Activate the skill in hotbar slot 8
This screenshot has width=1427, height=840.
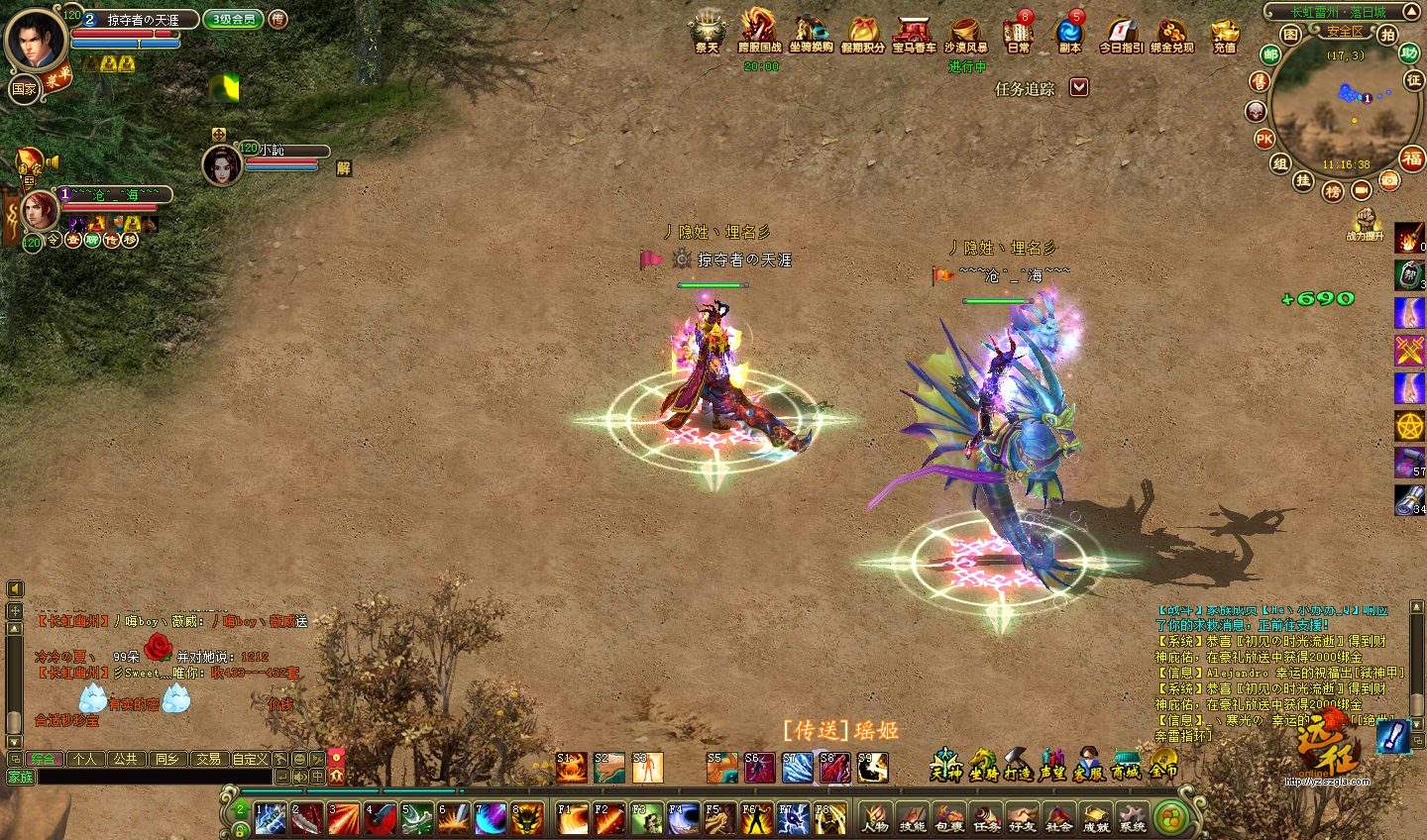pyautogui.click(x=527, y=817)
